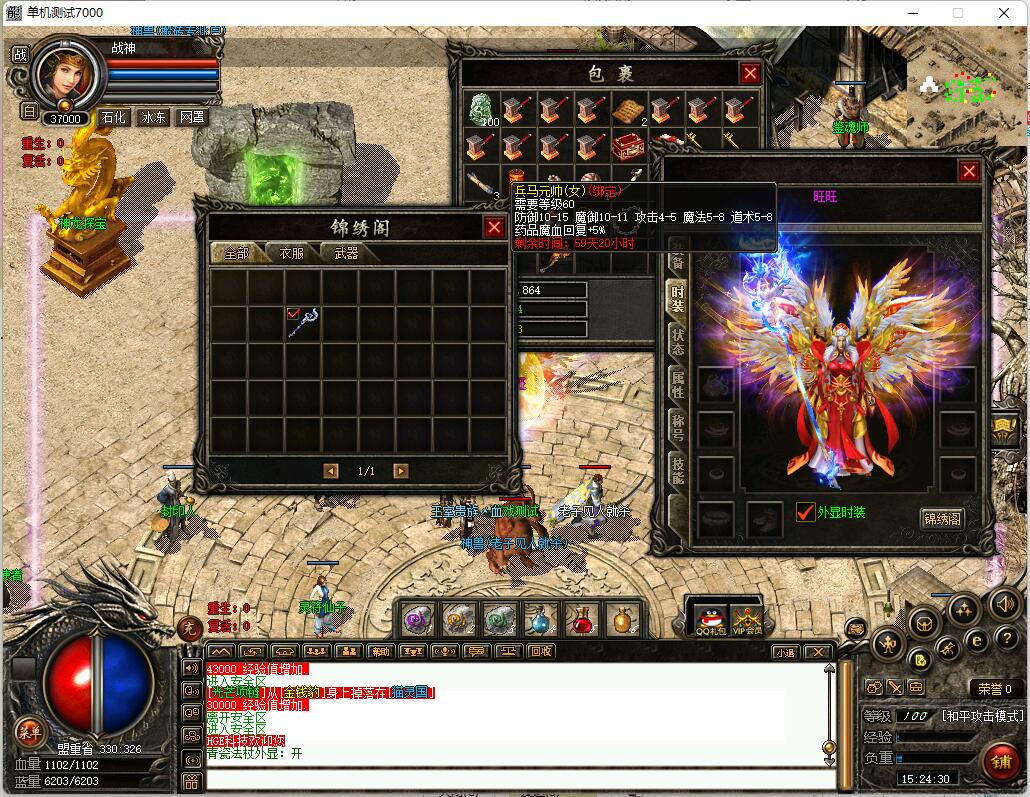Toggle the 外显时装 checkbox
Screen dimensions: 1030x797
coord(805,512)
